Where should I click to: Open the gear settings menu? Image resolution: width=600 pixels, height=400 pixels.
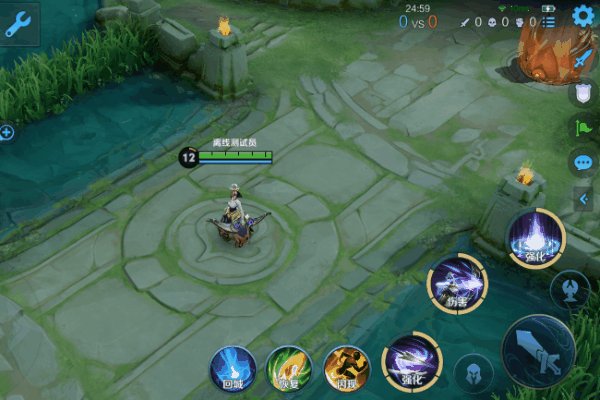coord(584,15)
